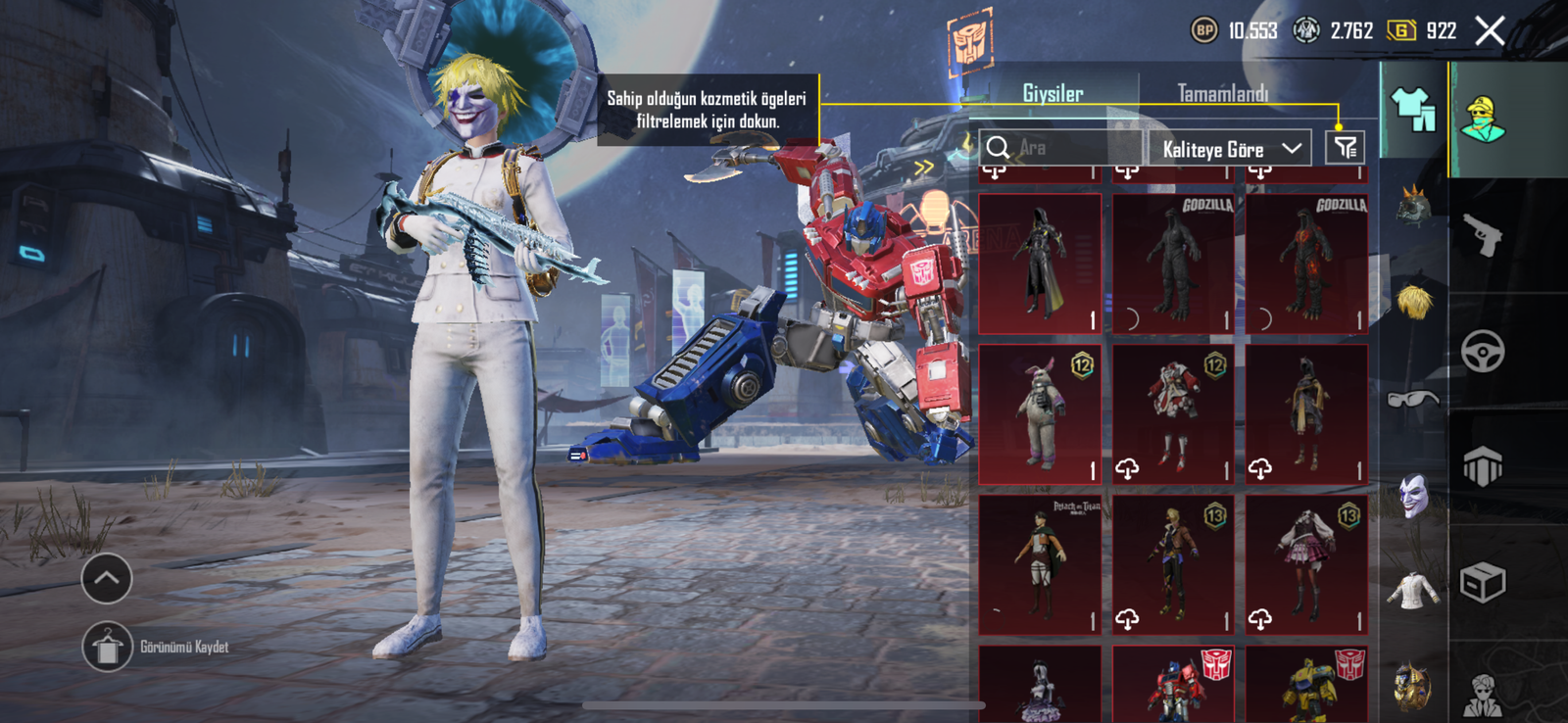Screen dimensions: 1568x723
Task: Select the black Godzilla outfit
Action: [1173, 264]
